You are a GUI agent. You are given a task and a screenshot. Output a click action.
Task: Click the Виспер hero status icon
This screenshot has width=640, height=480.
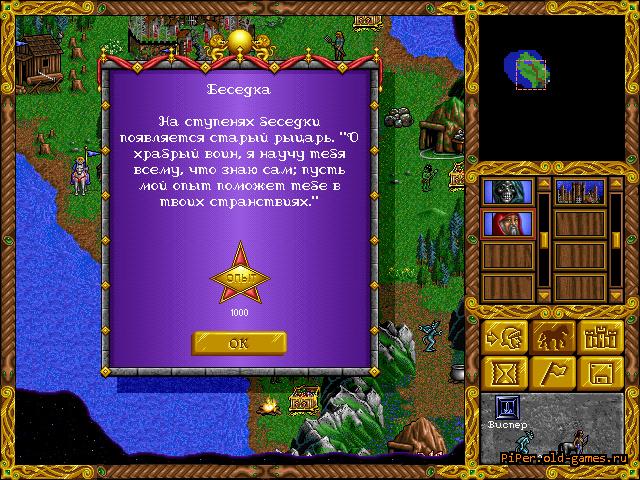(509, 407)
